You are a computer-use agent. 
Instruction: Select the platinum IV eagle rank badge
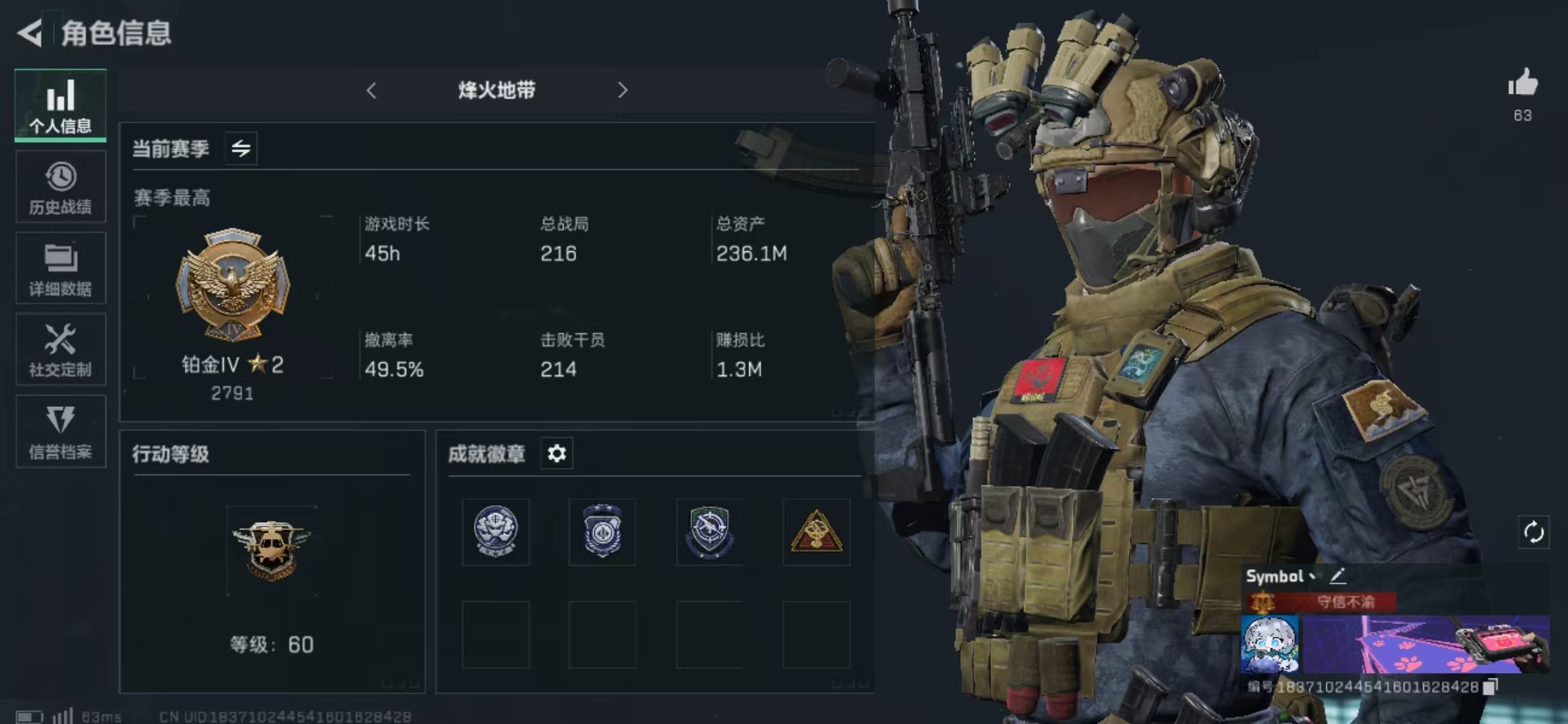pyautogui.click(x=233, y=285)
